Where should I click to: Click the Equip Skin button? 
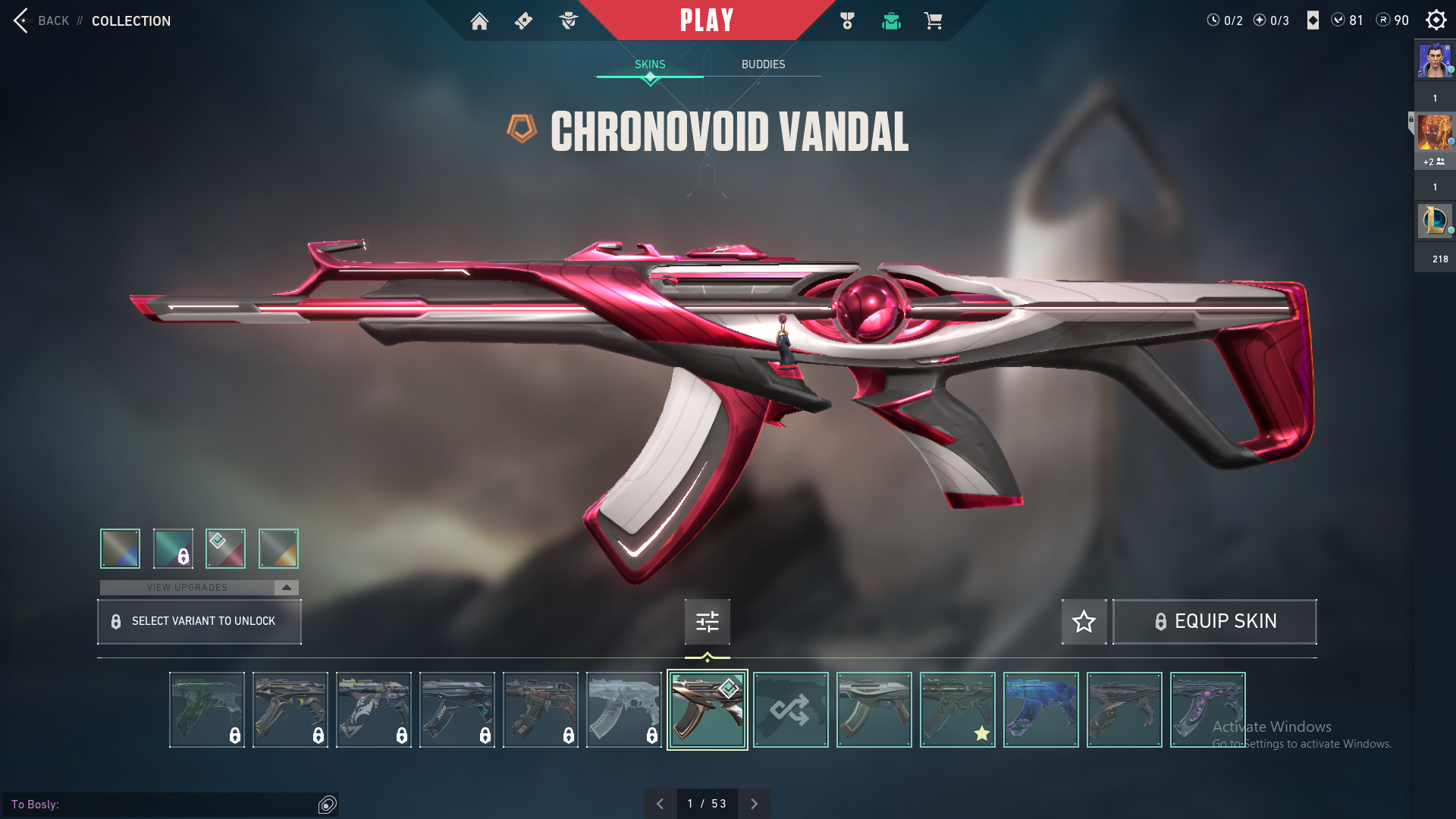tap(1214, 622)
